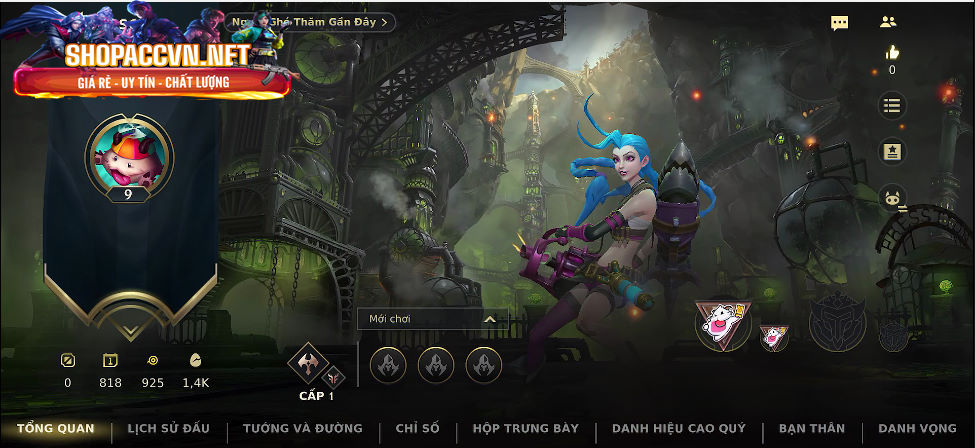Viewport: 975px width, 448px height.
Task: Click the friends icon at top right
Action: coord(888,21)
